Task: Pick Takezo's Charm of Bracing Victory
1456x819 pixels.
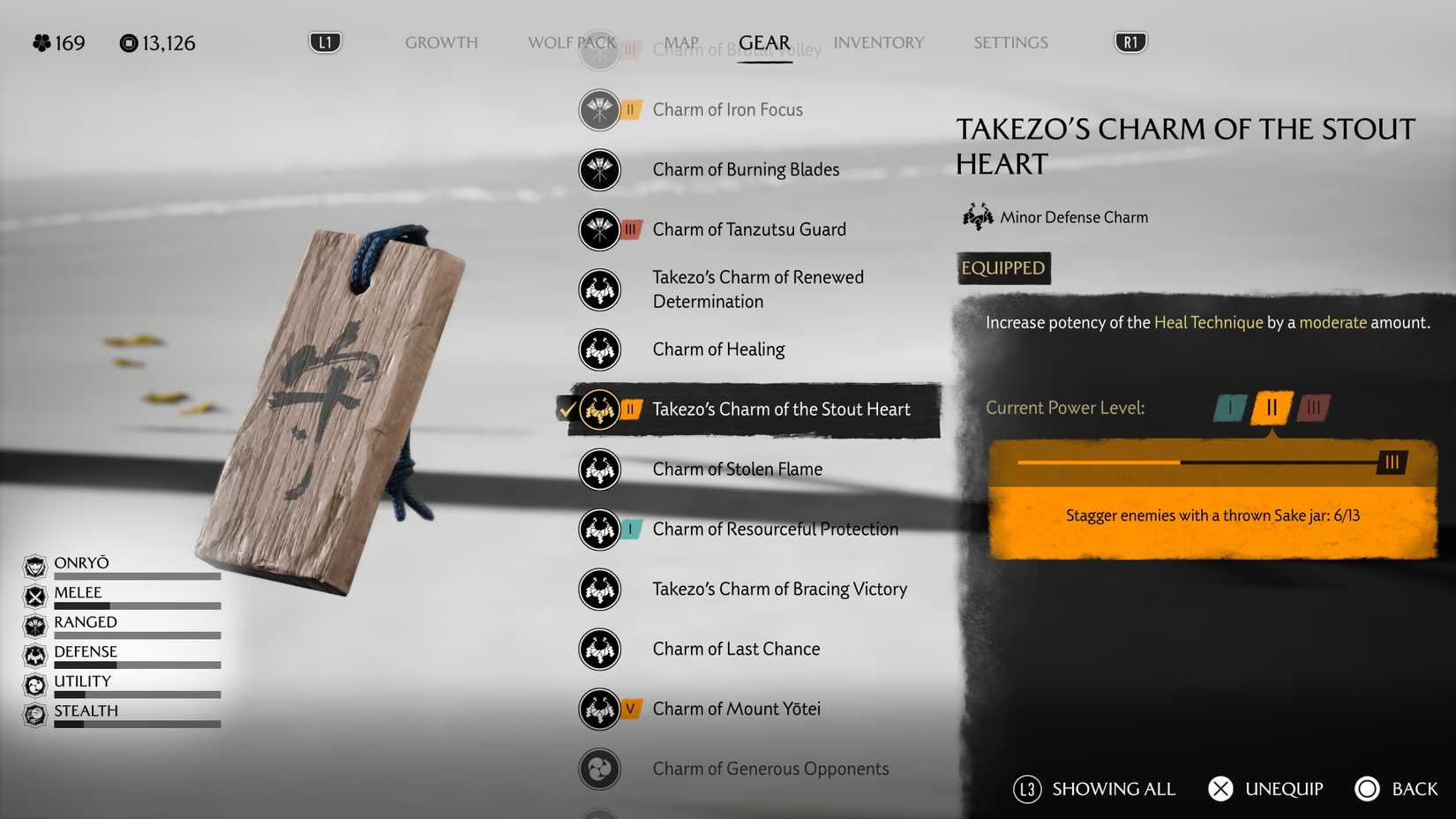Action: (779, 590)
